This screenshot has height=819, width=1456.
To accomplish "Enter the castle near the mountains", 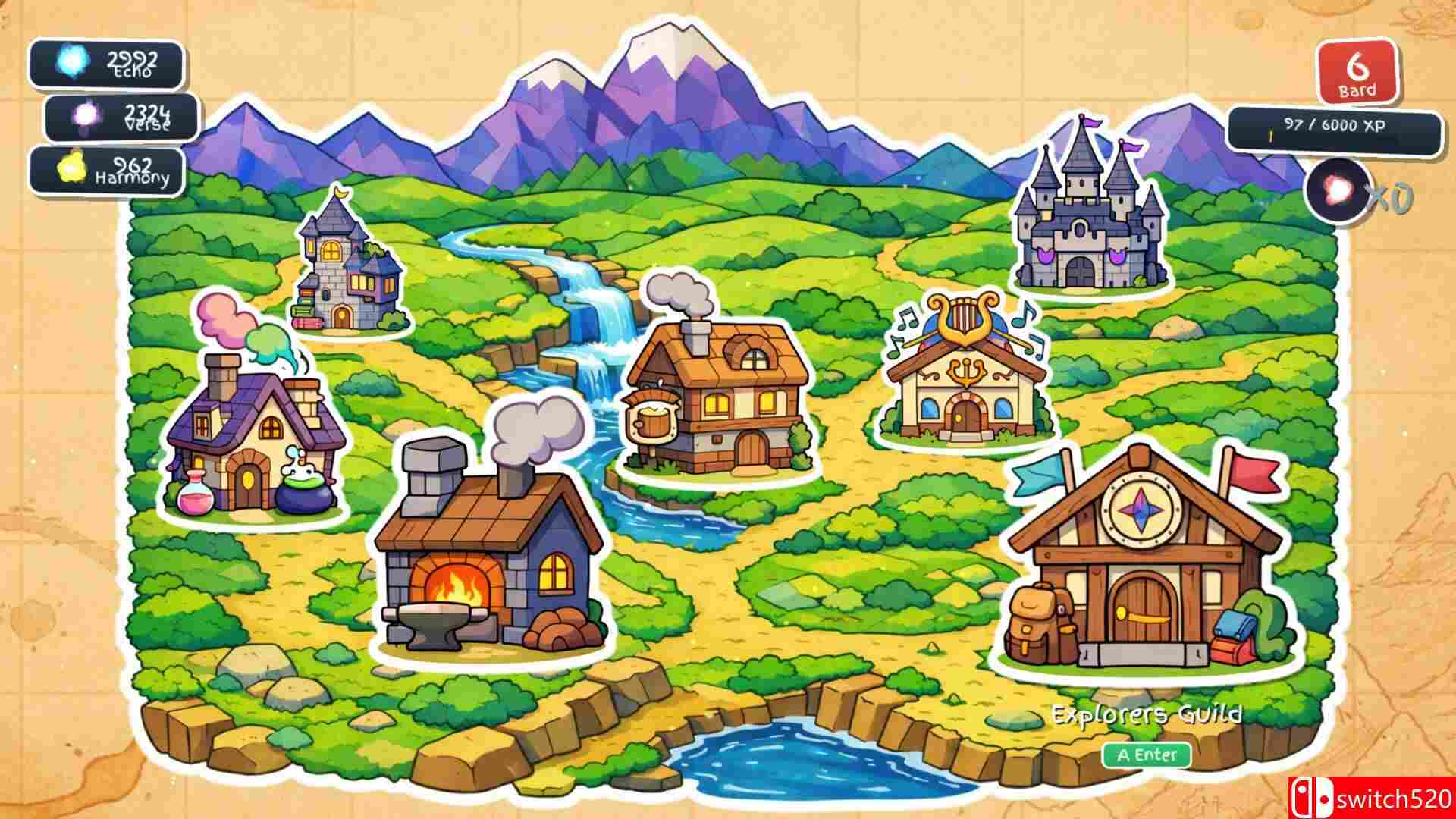I will pyautogui.click(x=1084, y=220).
